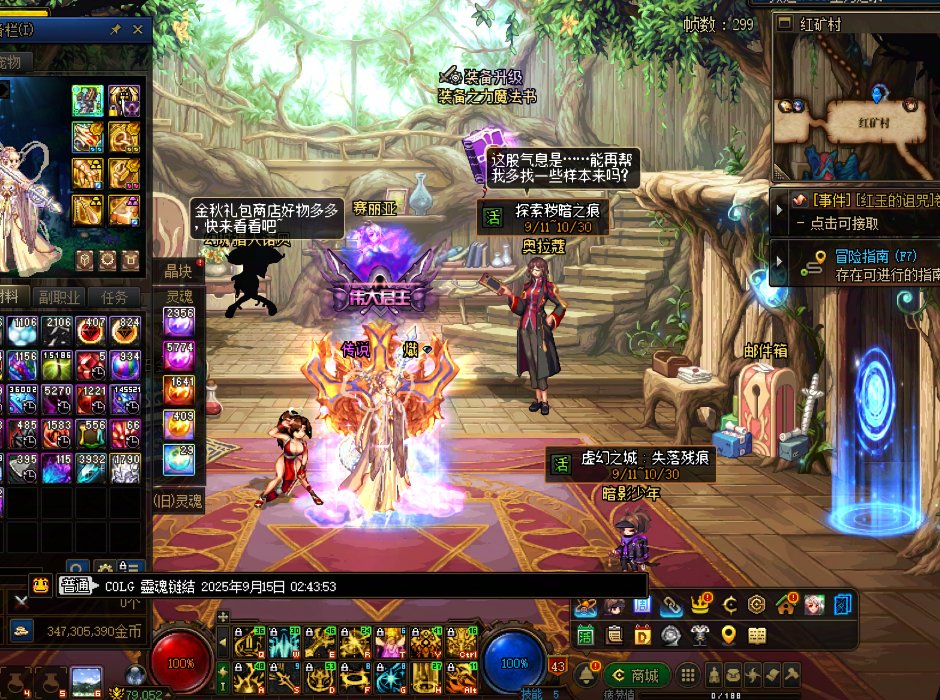
Task: Open the golden crown menu icon
Action: 703,605
